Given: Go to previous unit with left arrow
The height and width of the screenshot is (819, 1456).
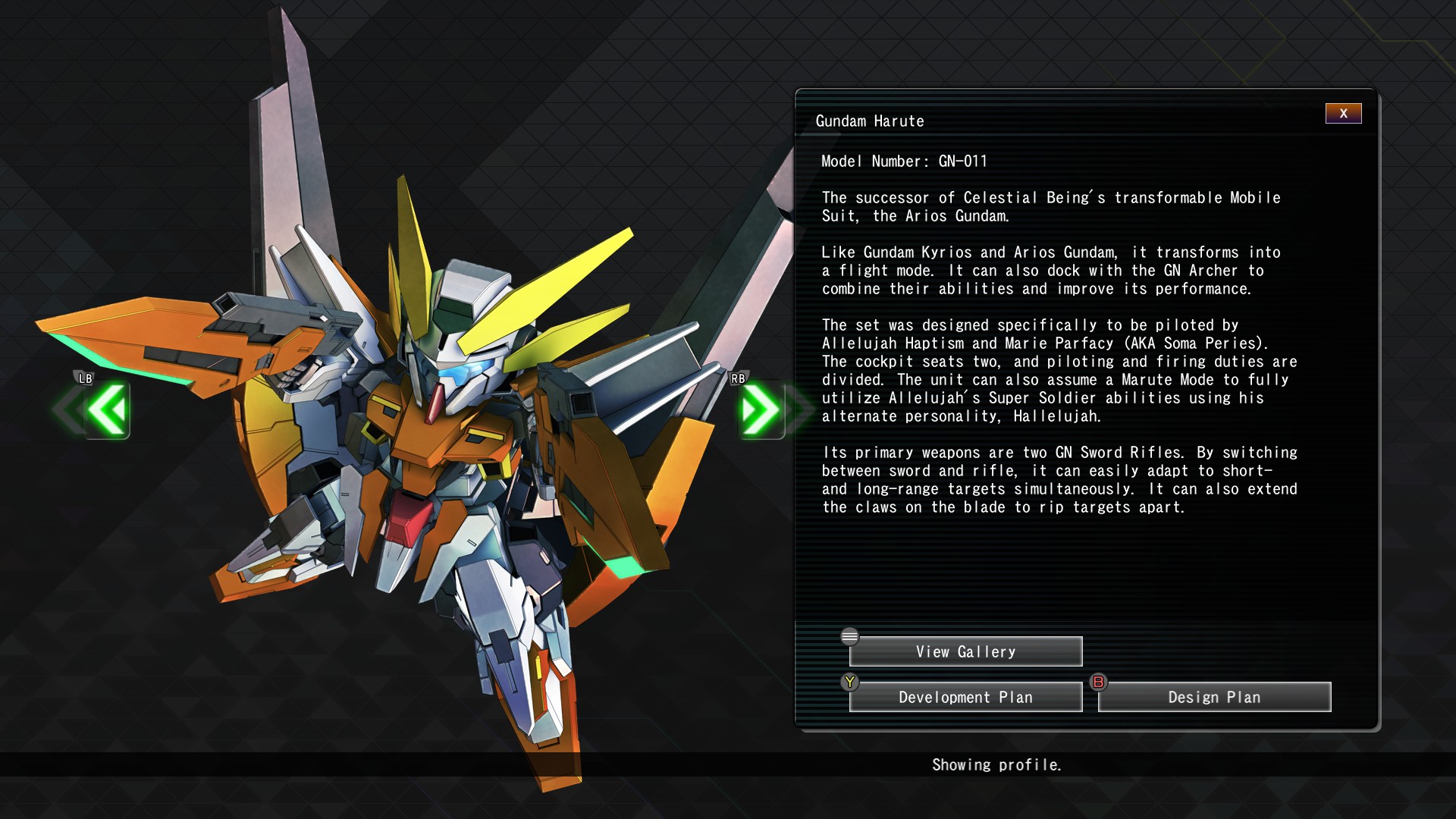Looking at the screenshot, I should [x=107, y=410].
